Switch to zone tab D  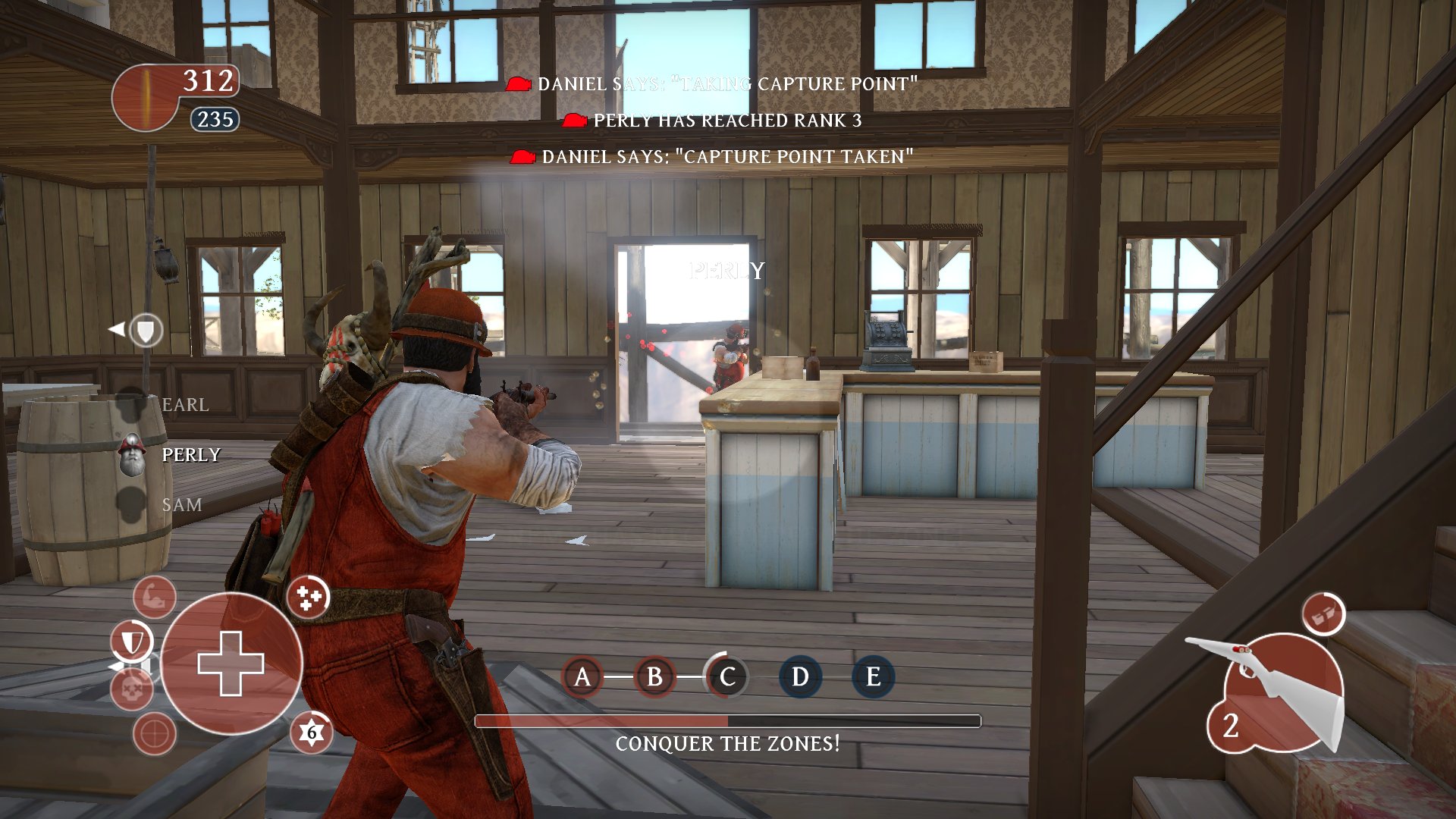(799, 677)
